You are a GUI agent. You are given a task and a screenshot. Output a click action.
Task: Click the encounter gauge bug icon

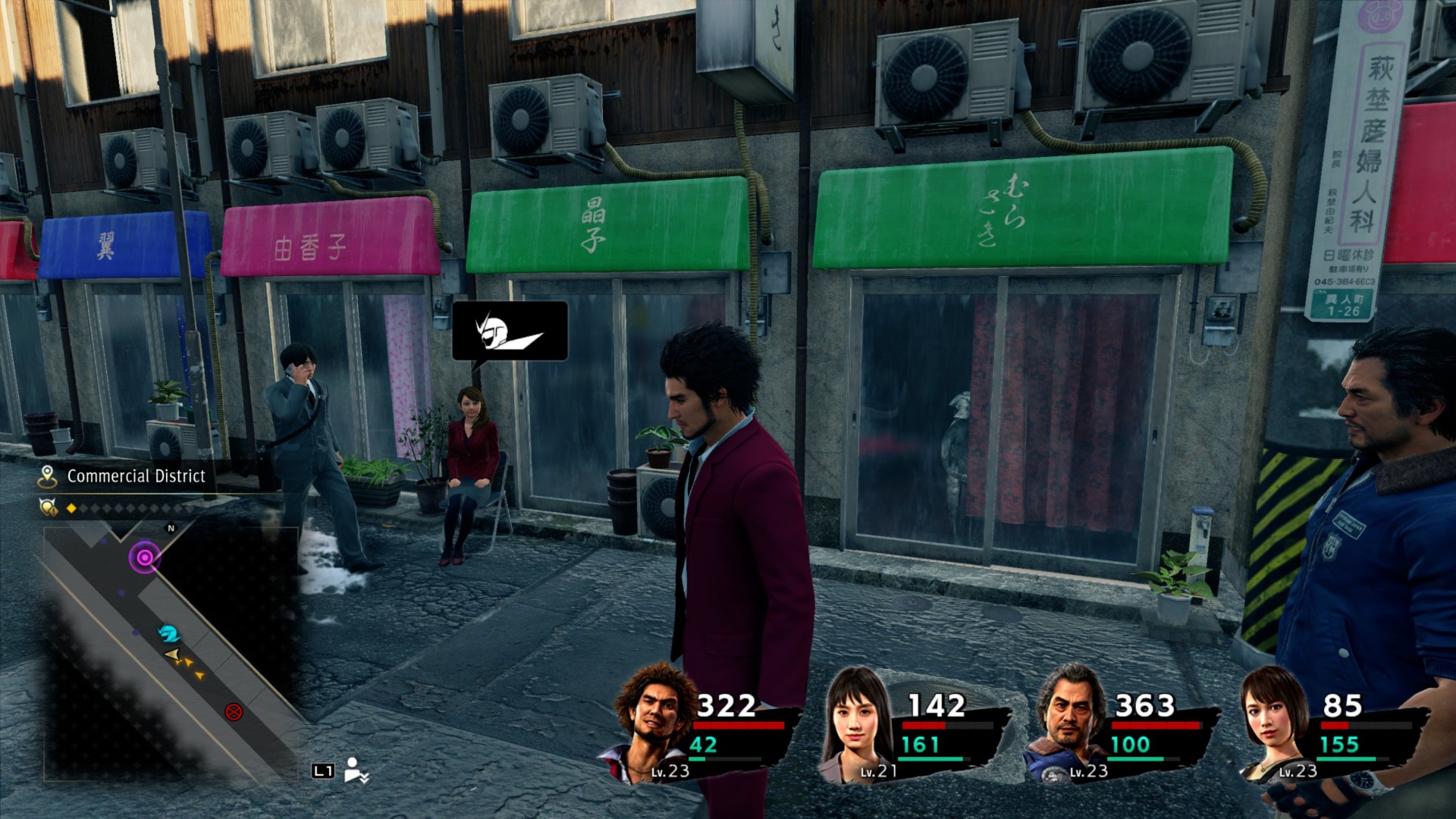48,507
